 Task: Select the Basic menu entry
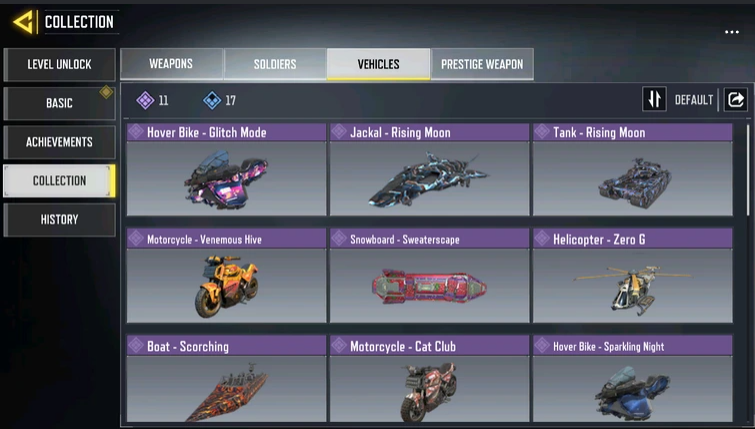pos(59,104)
